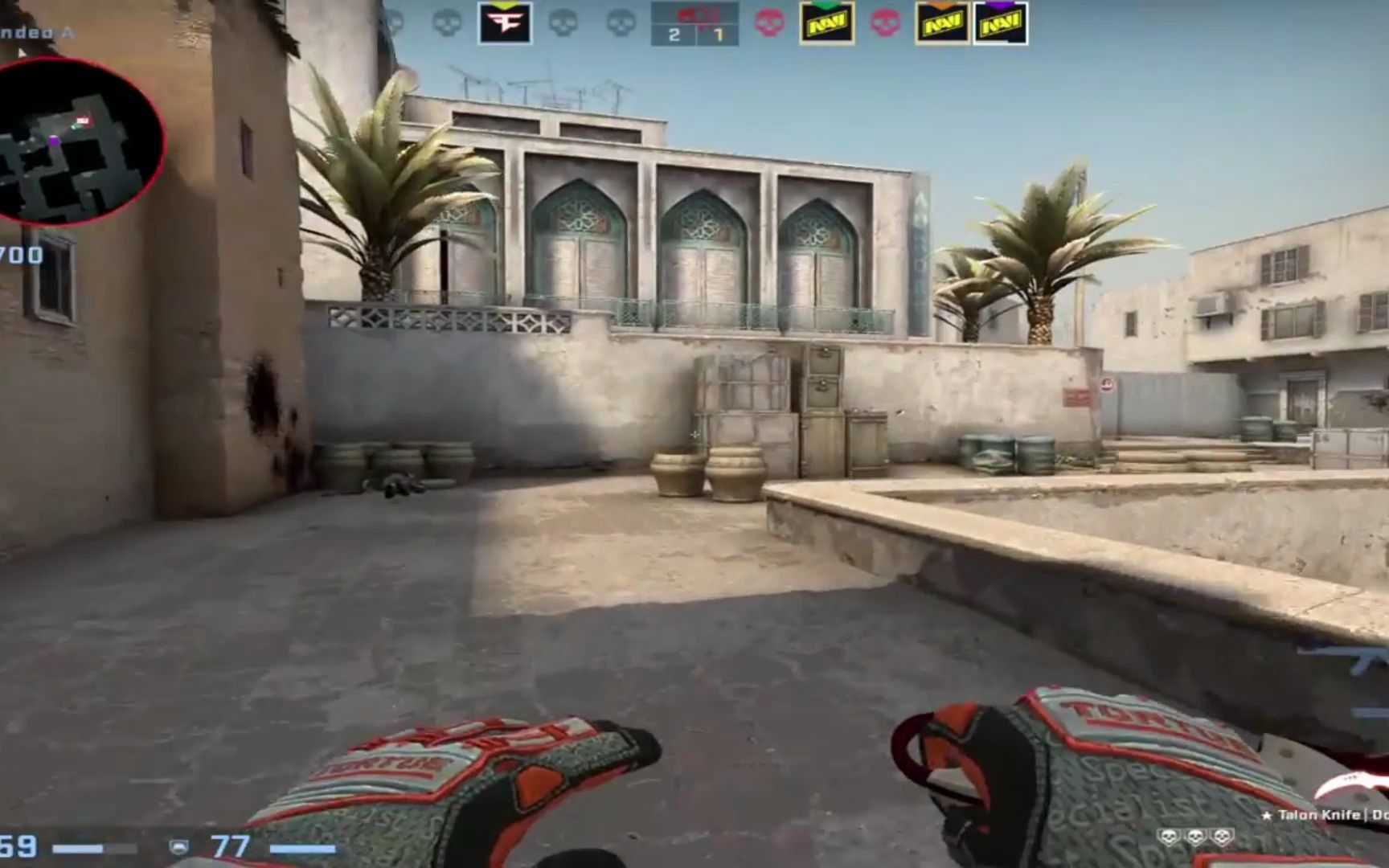
Task: Click the first NAVI player avatar
Action: click(x=826, y=22)
